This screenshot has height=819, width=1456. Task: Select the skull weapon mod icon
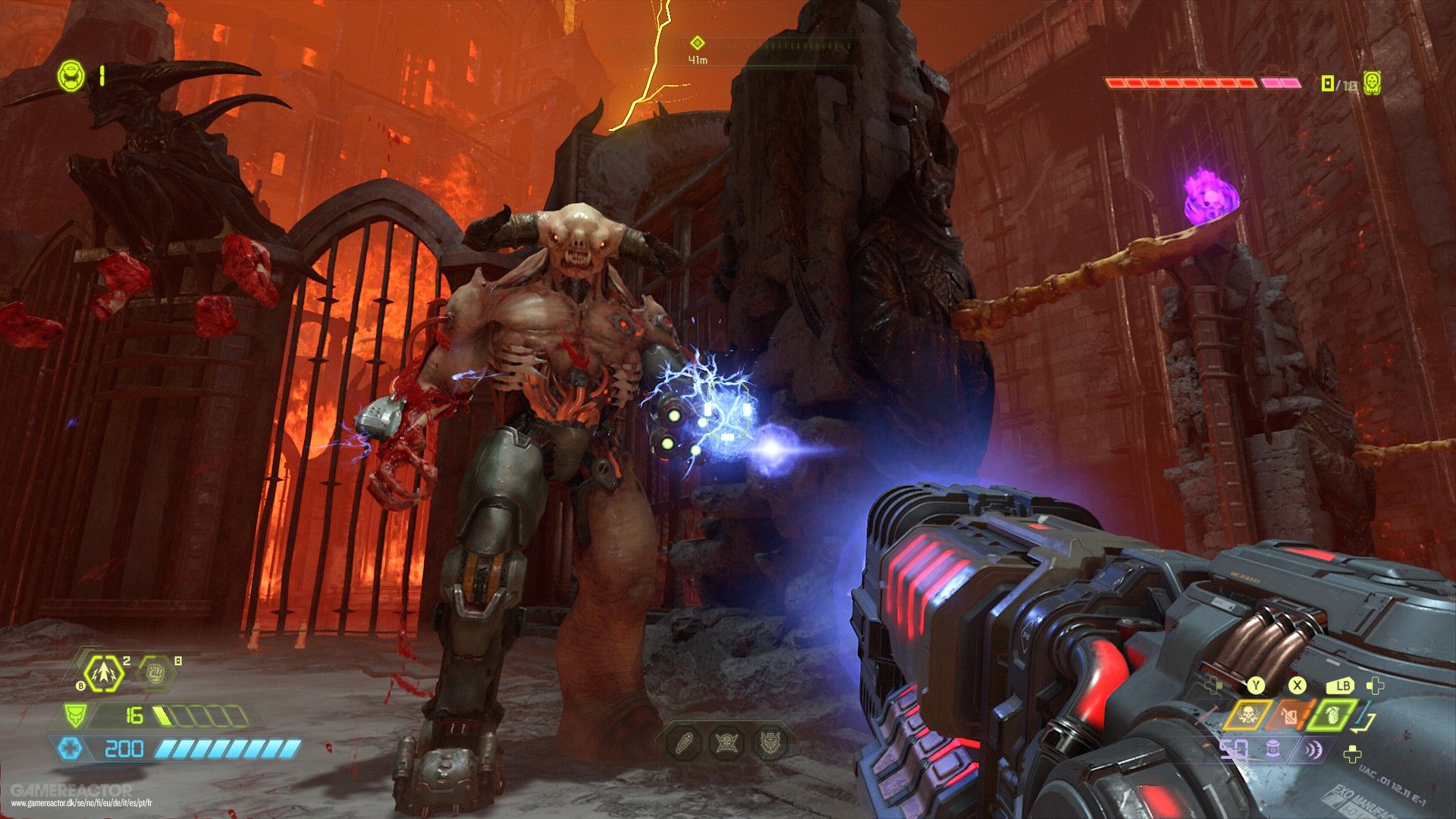[1247, 715]
